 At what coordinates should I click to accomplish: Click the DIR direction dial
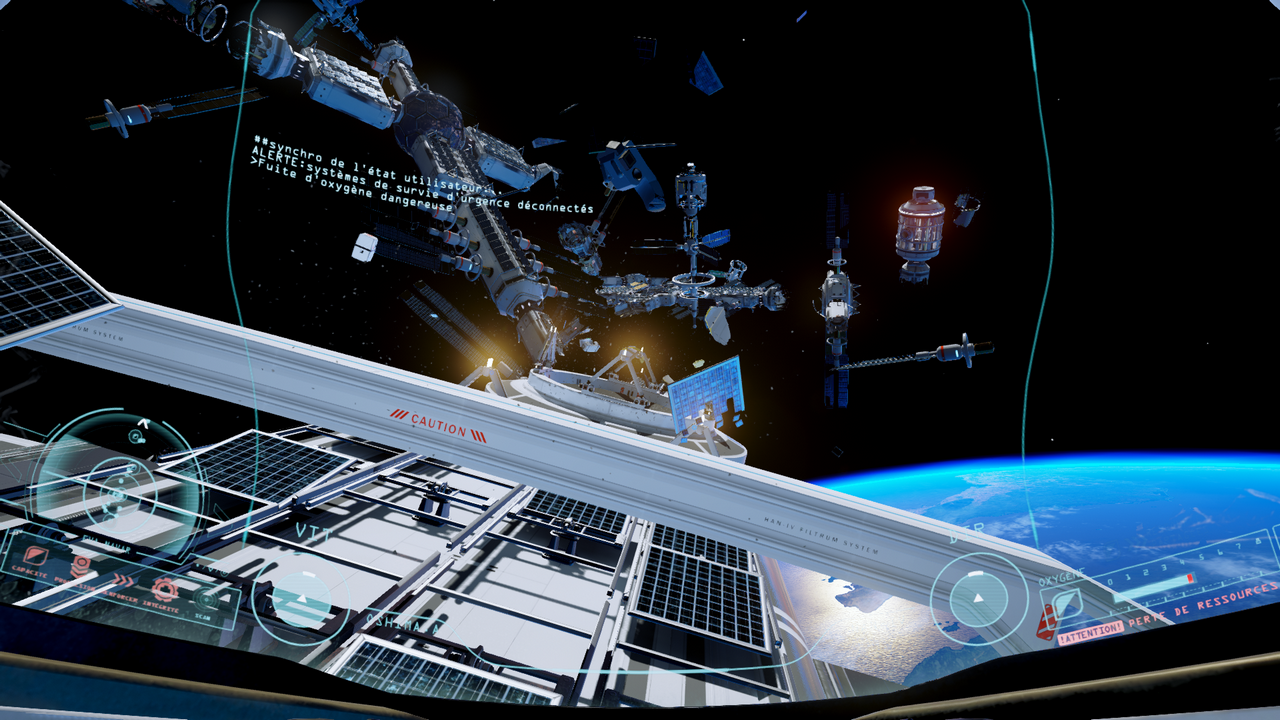979,598
